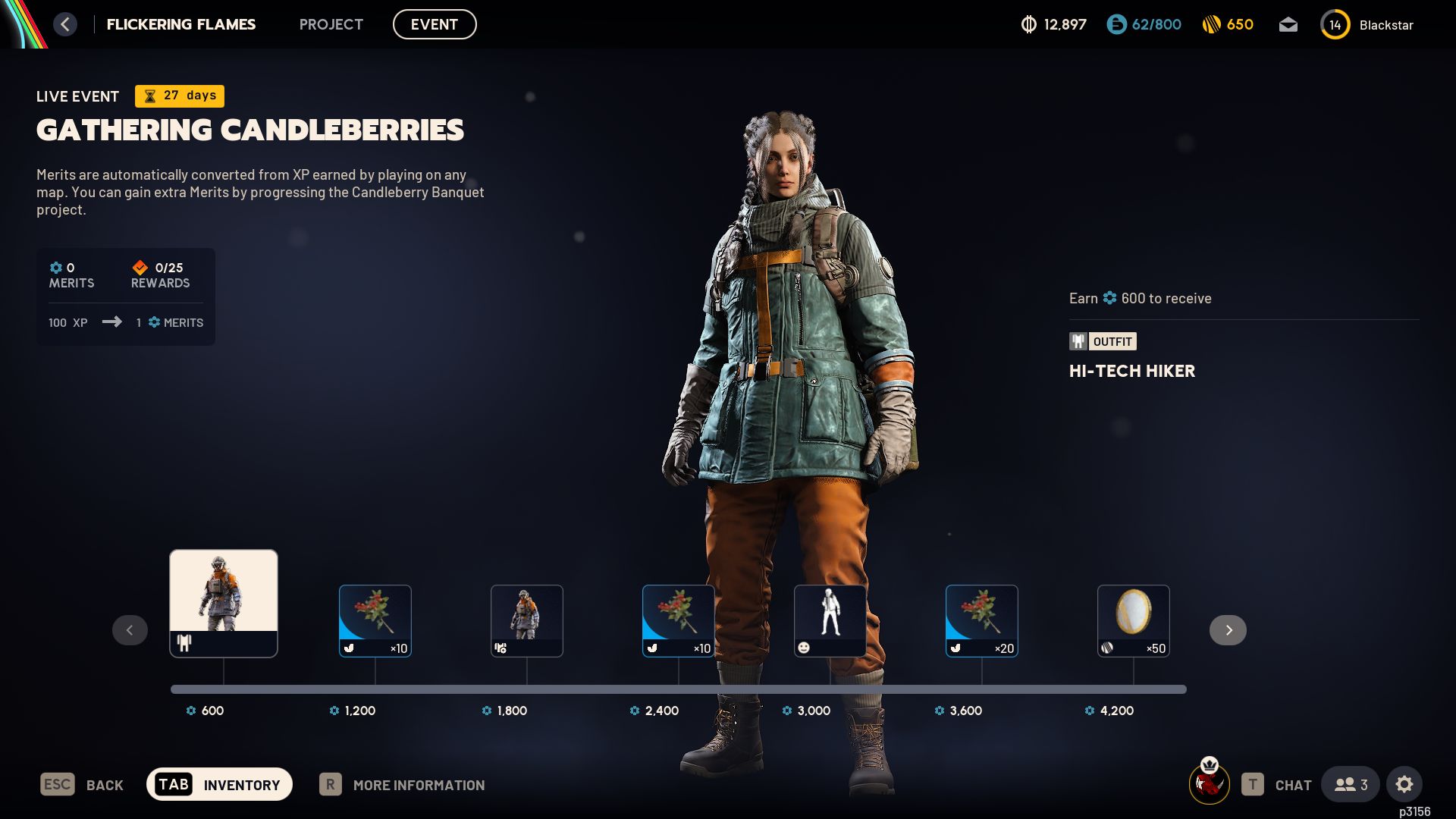Switch to the PROJECT tab
The image size is (1456, 819).
pos(331,24)
